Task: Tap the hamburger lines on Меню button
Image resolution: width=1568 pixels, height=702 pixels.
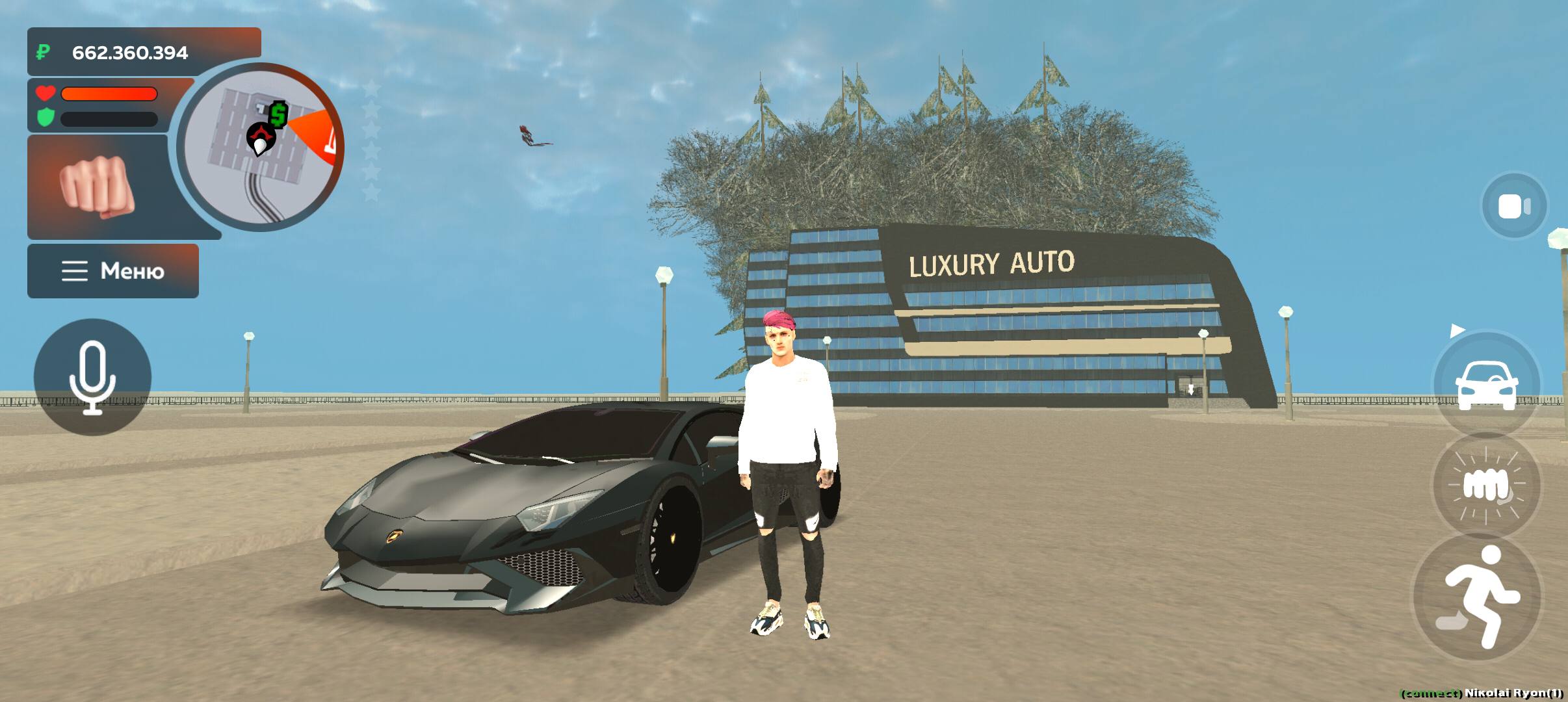Action: point(73,271)
